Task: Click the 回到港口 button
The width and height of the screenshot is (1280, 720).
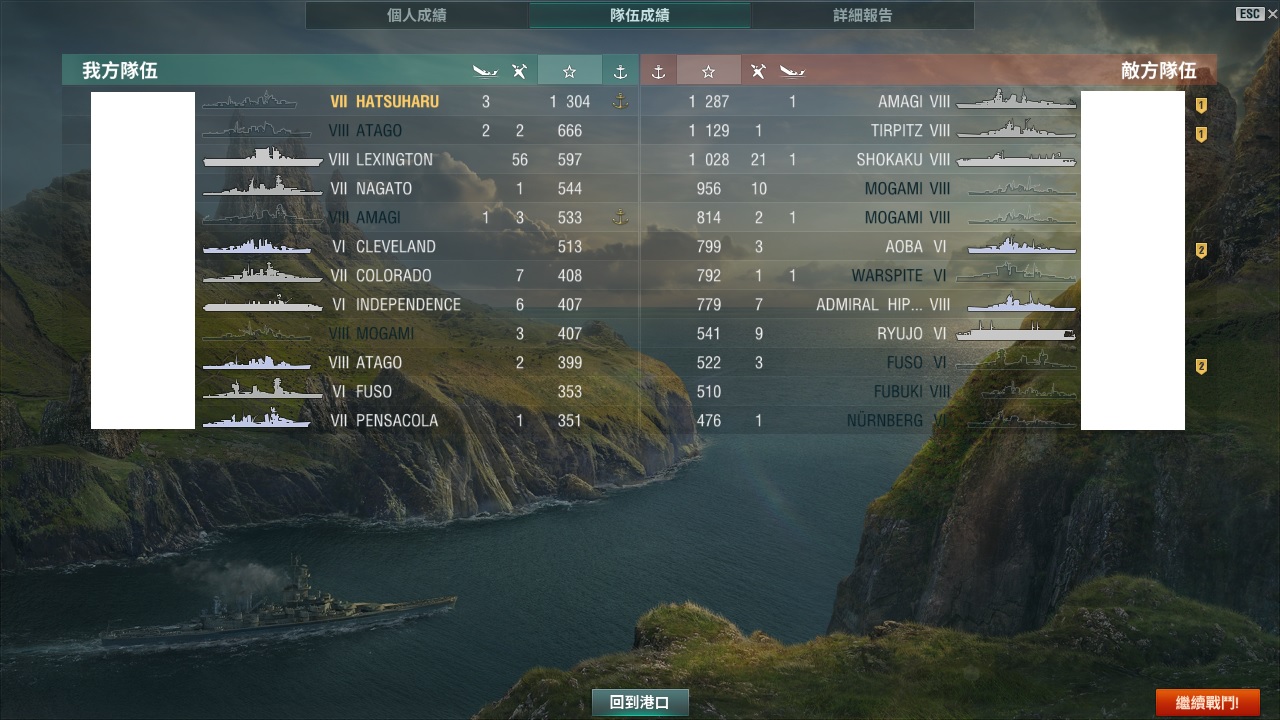Action: [640, 703]
